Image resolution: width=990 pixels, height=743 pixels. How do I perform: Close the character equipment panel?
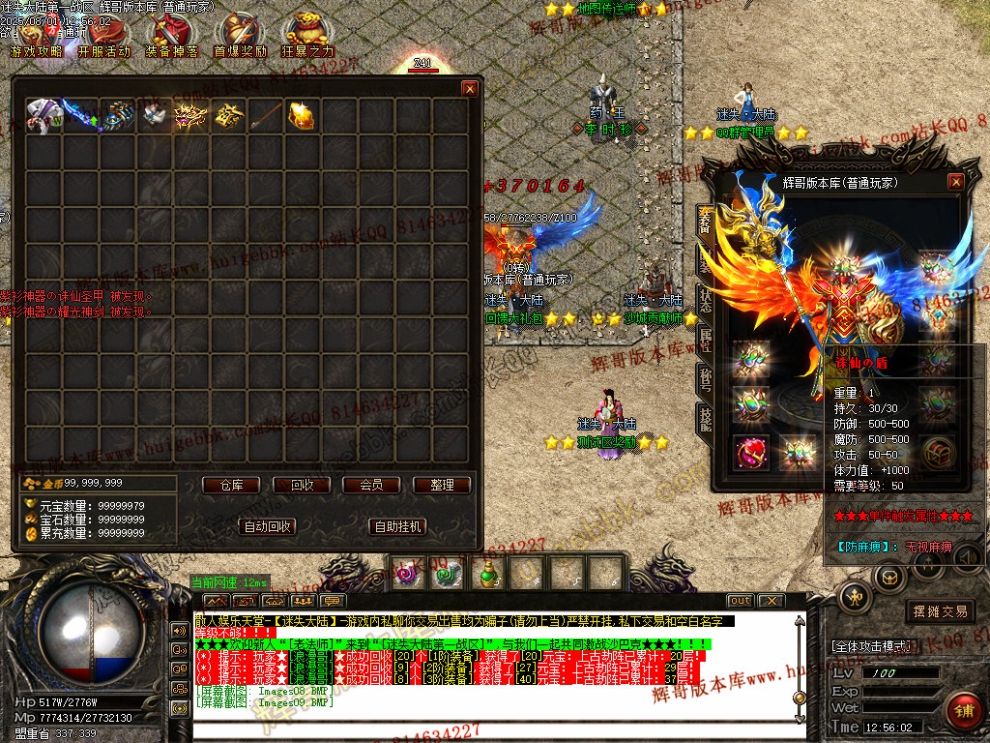pos(956,182)
